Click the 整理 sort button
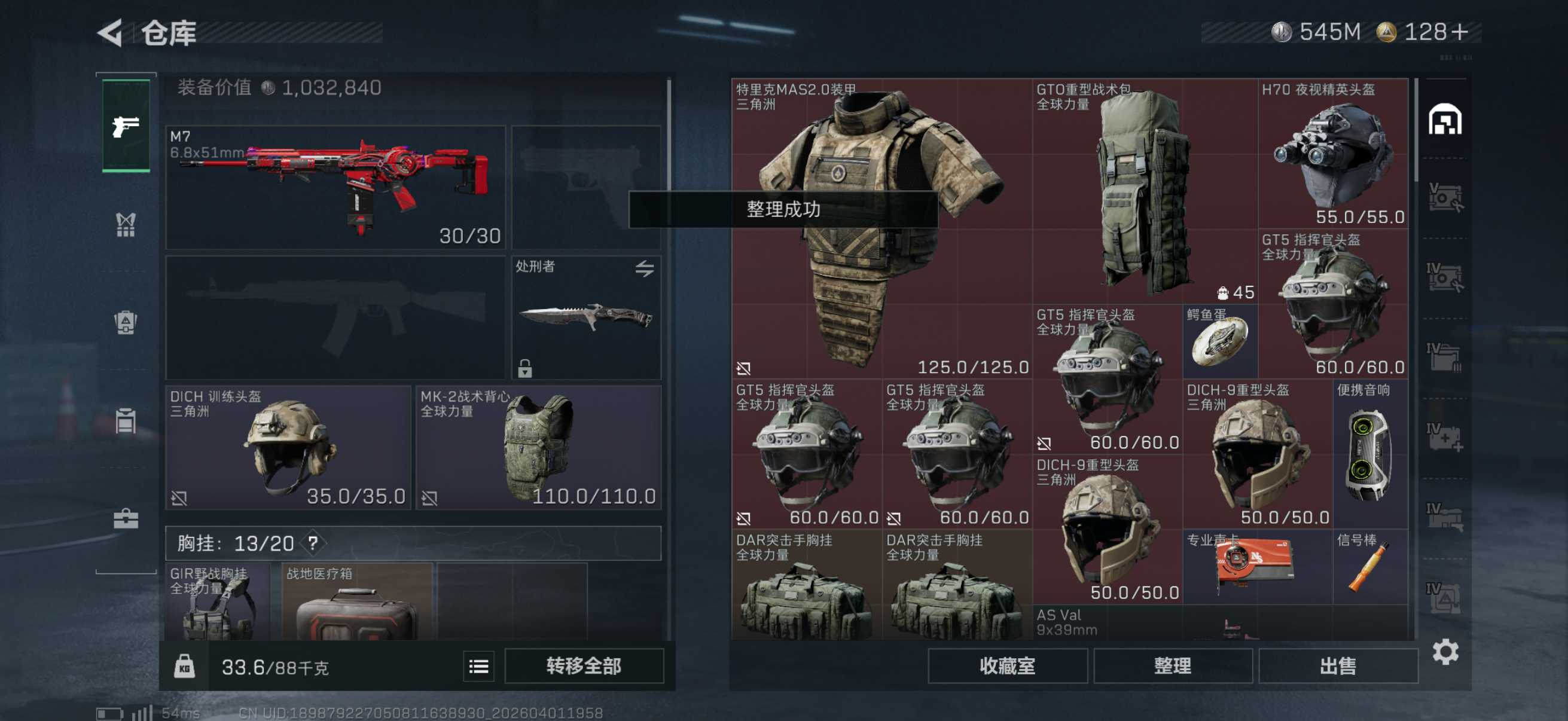 [1172, 665]
